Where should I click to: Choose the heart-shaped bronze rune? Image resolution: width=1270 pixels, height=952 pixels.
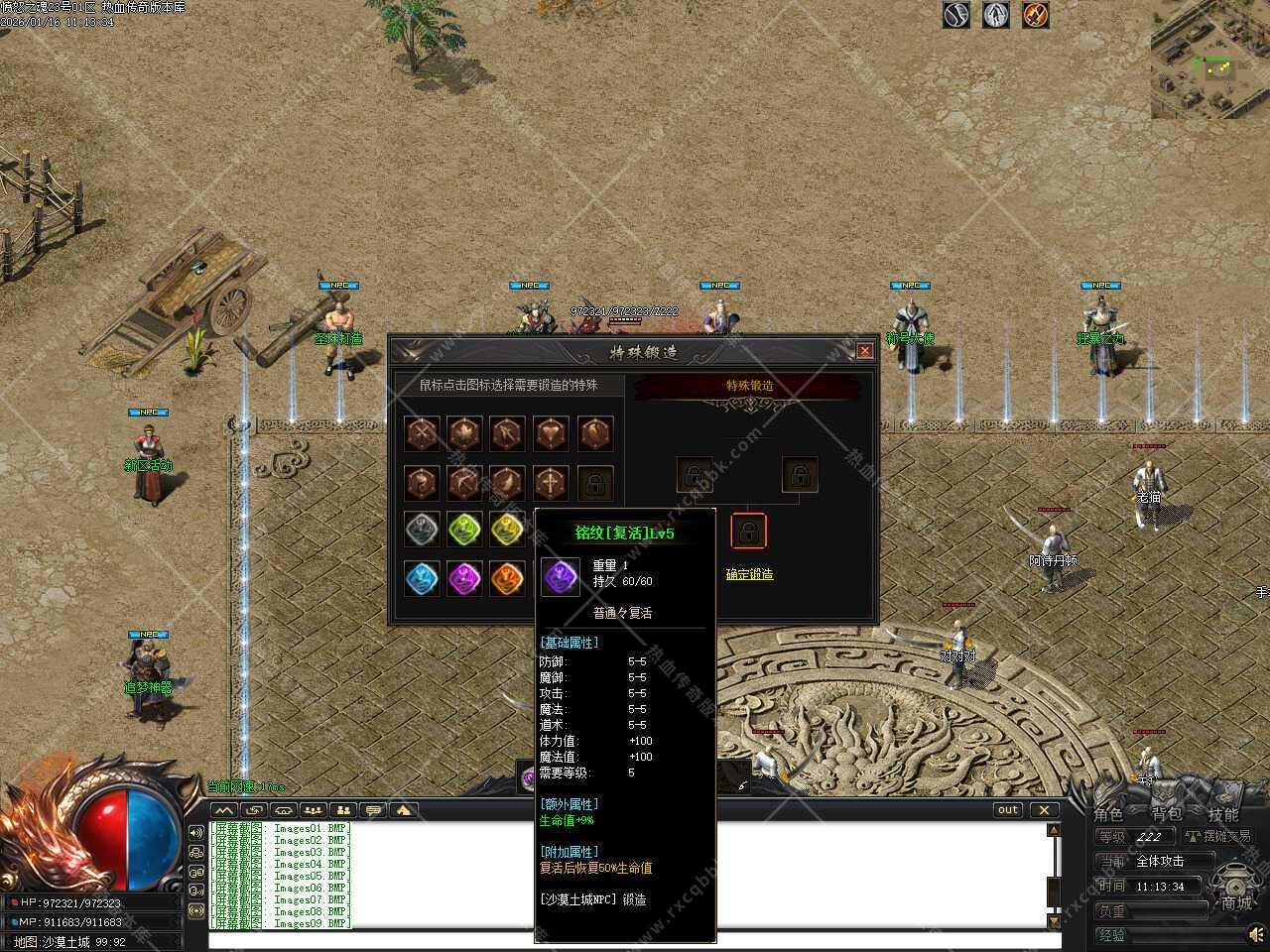click(552, 433)
